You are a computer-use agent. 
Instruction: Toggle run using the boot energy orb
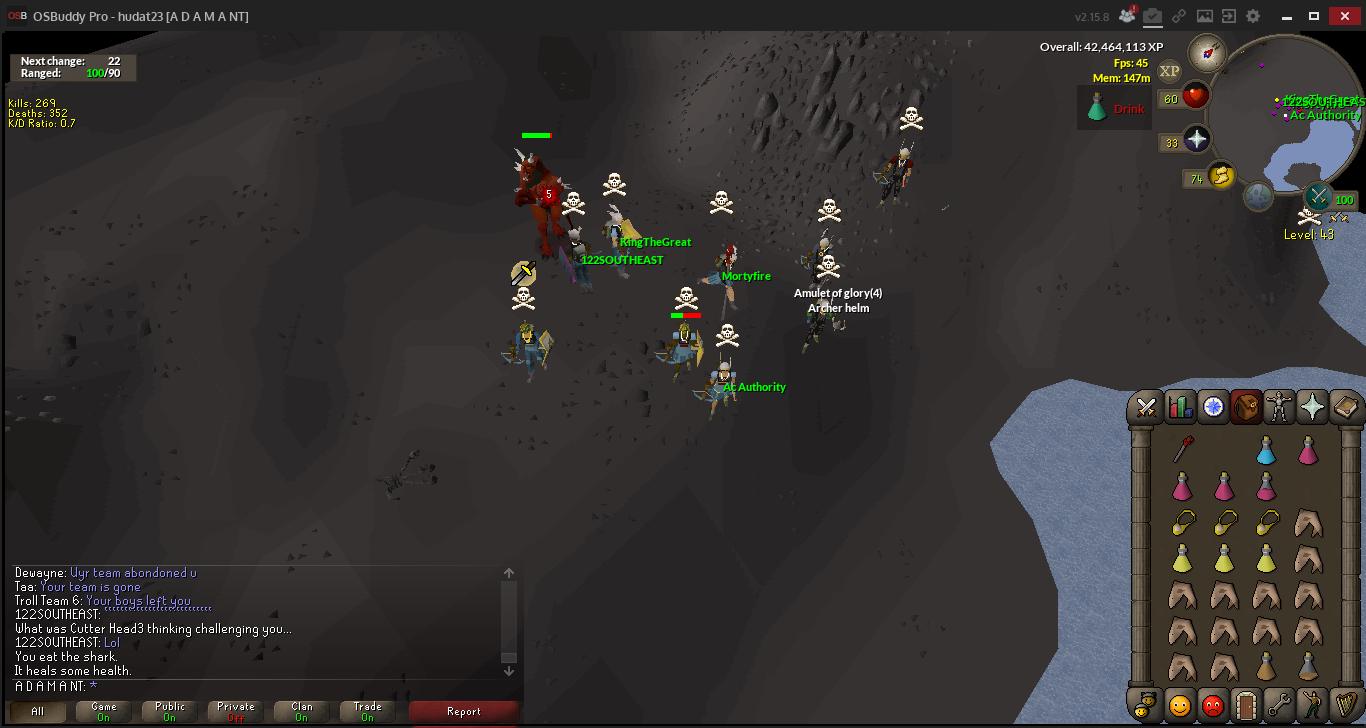click(1220, 176)
